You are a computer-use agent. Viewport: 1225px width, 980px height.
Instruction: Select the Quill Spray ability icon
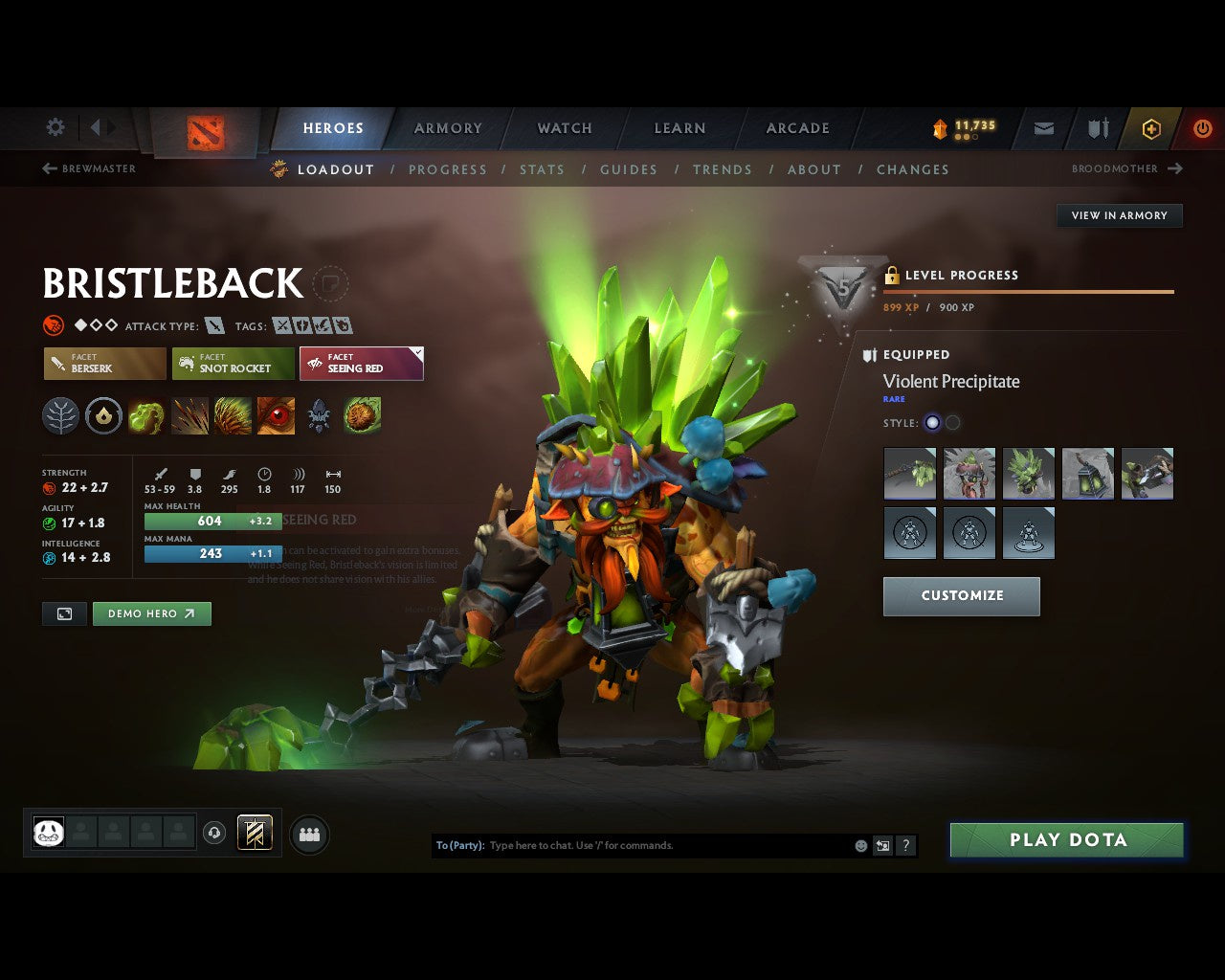[x=189, y=415]
